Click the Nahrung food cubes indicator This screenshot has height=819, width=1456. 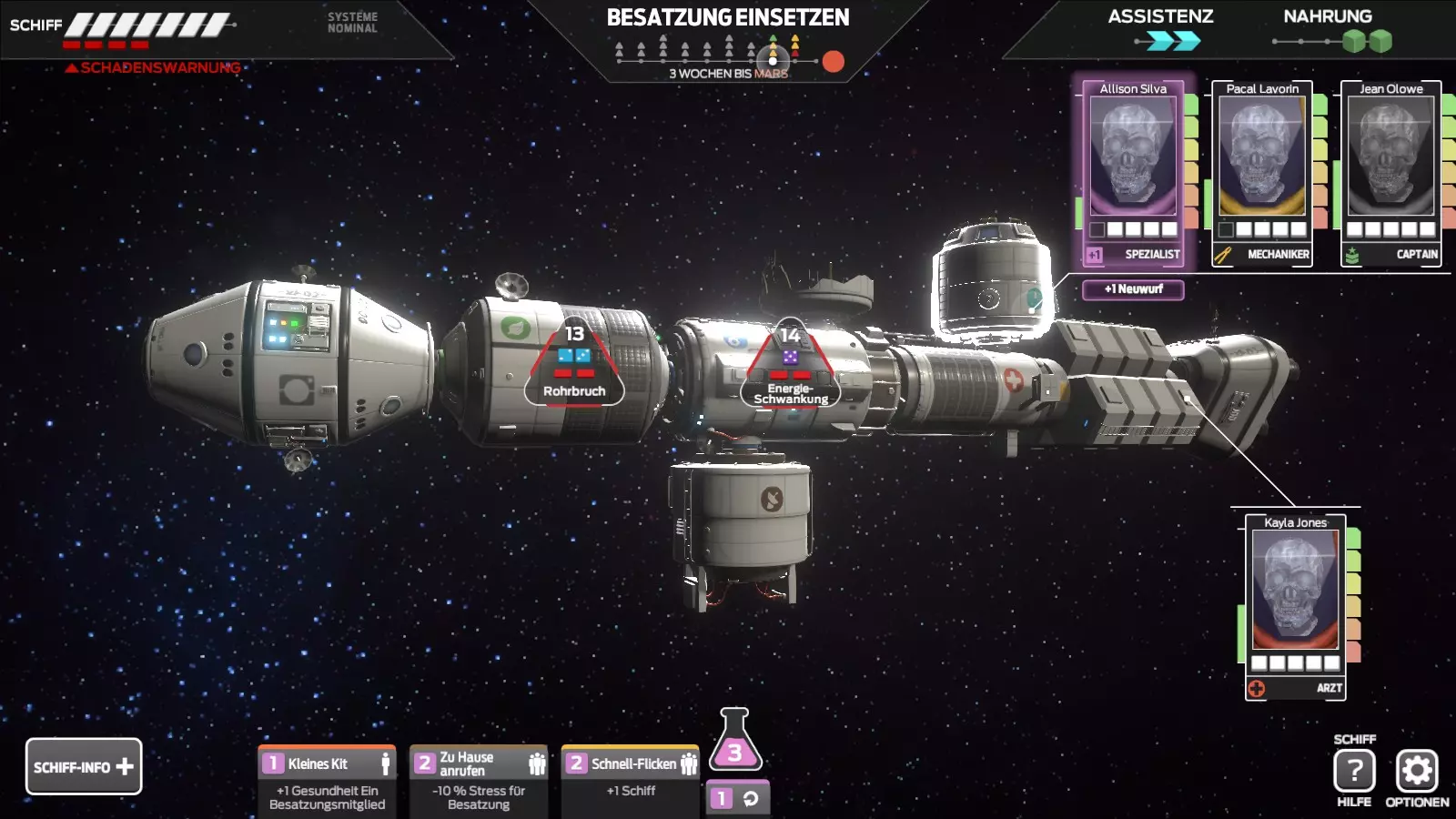pyautogui.click(x=1367, y=41)
